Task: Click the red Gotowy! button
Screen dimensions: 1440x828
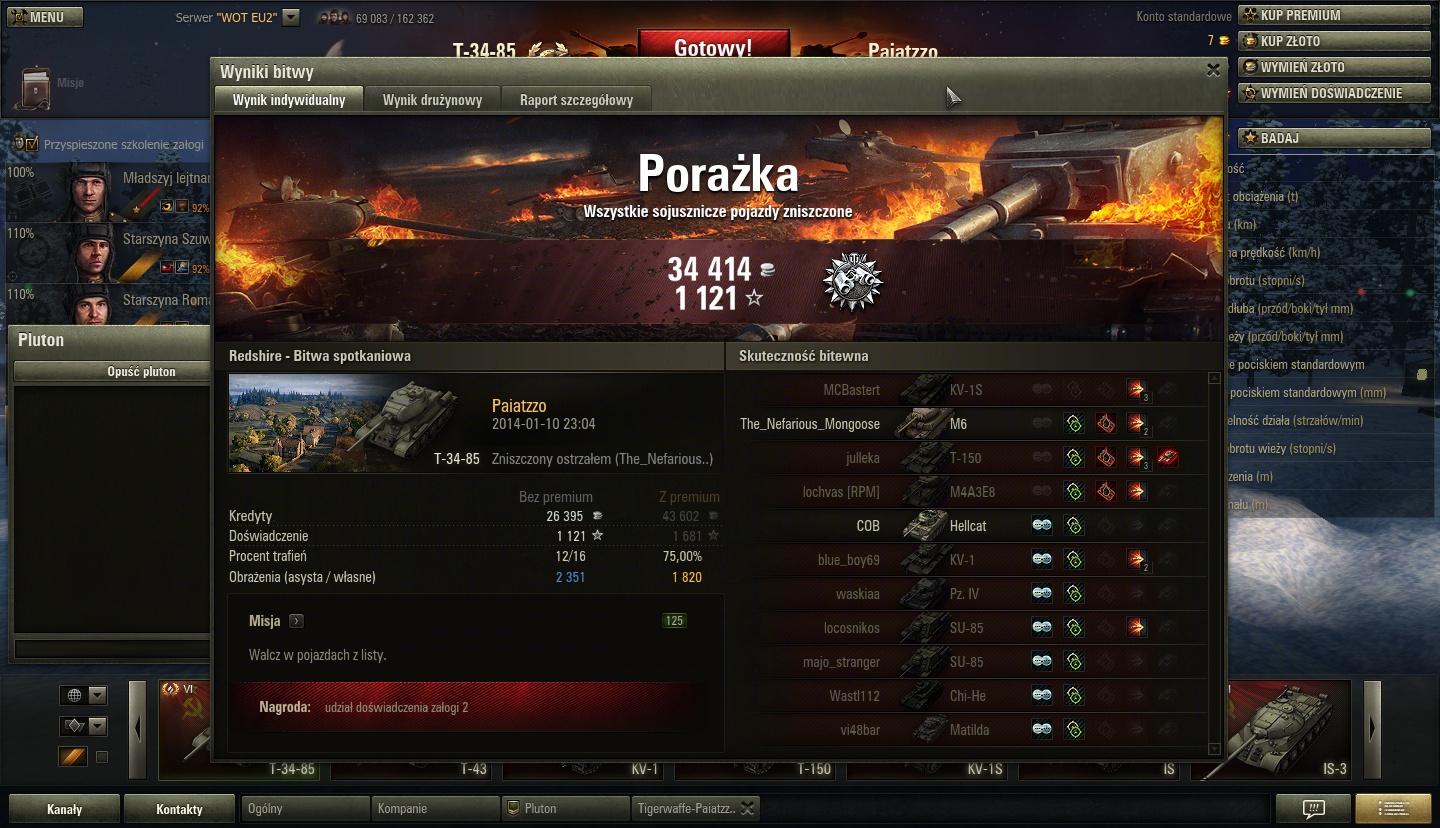Action: pos(713,47)
